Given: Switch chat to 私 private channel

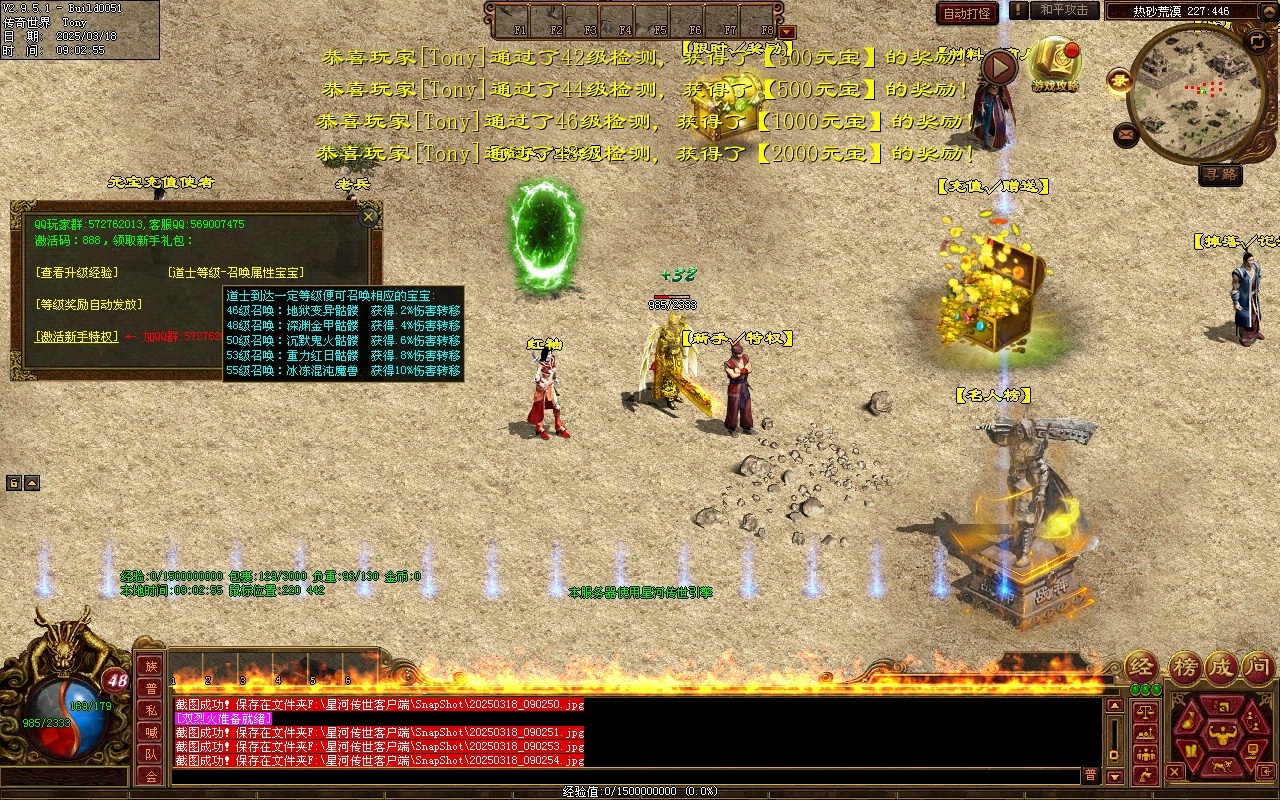Looking at the screenshot, I should coord(150,710).
